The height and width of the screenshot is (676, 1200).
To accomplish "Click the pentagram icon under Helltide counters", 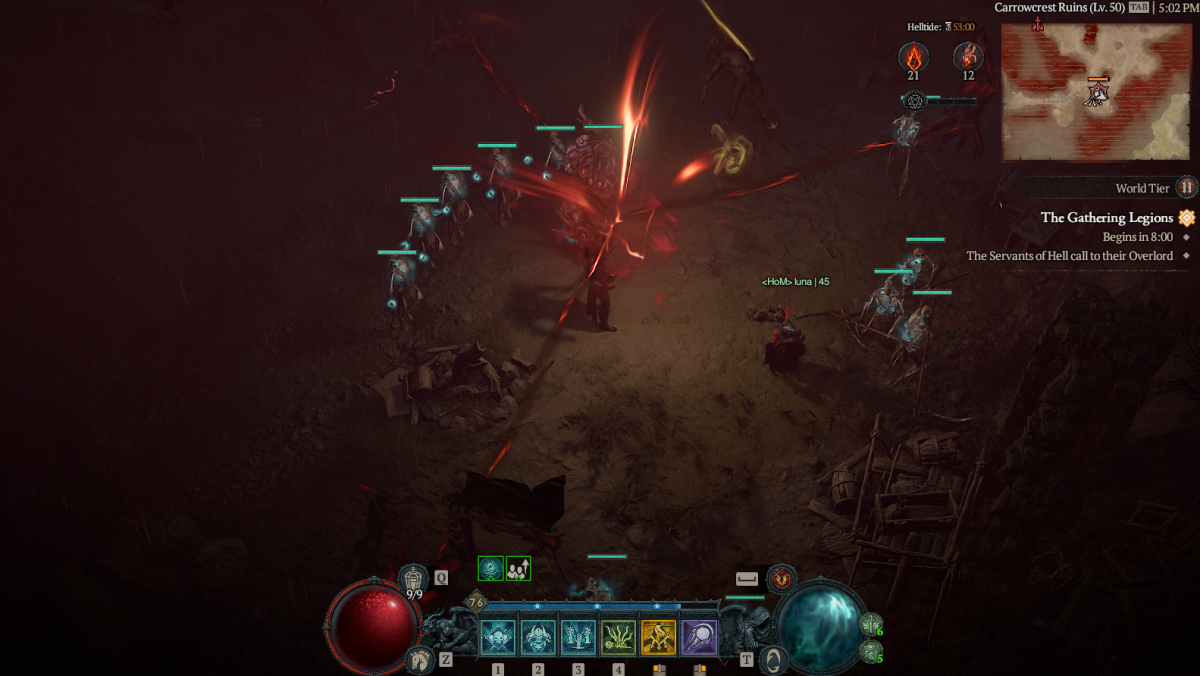I will (914, 100).
